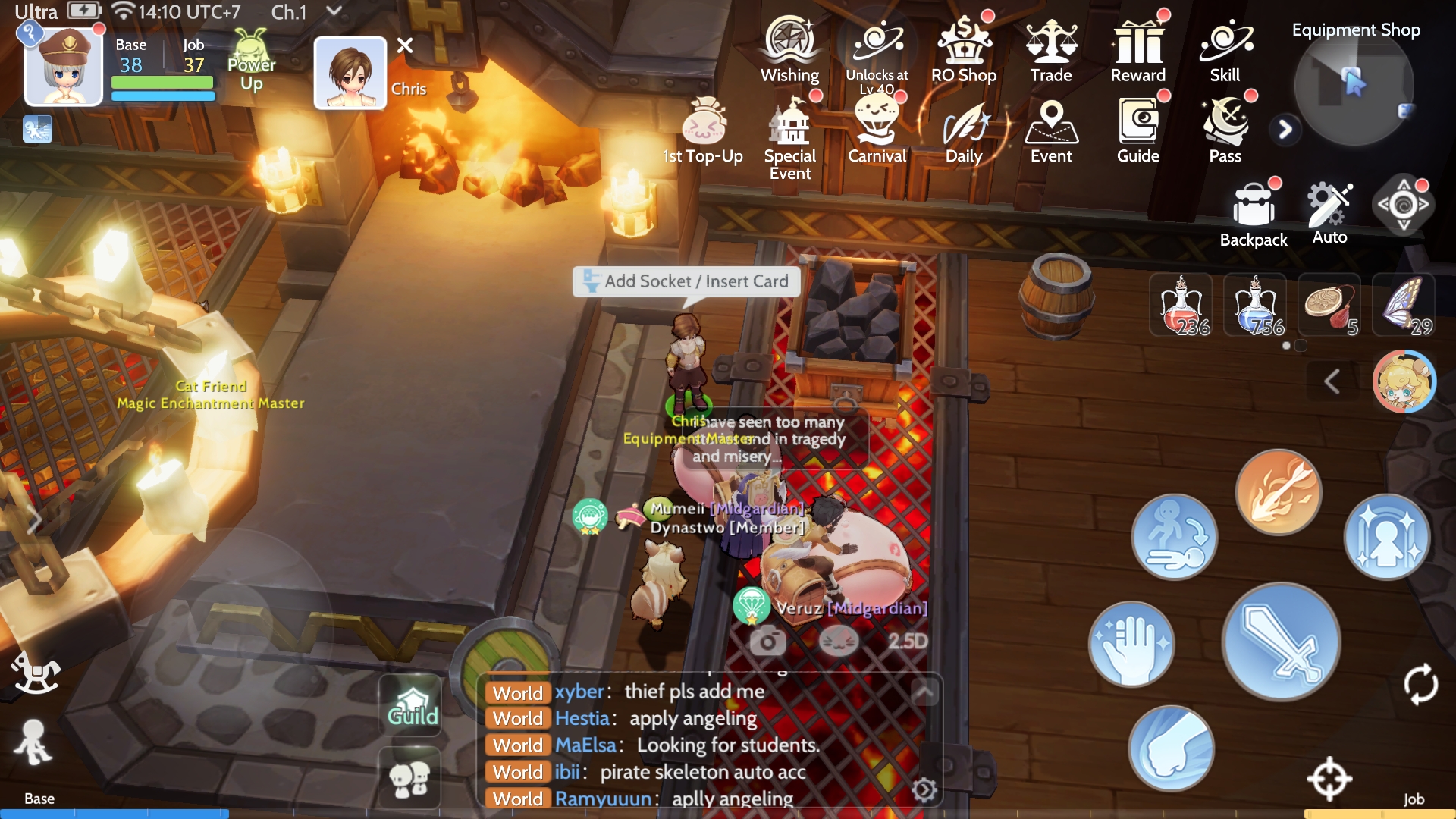
Task: Open the Backpack inventory
Action: click(1254, 214)
